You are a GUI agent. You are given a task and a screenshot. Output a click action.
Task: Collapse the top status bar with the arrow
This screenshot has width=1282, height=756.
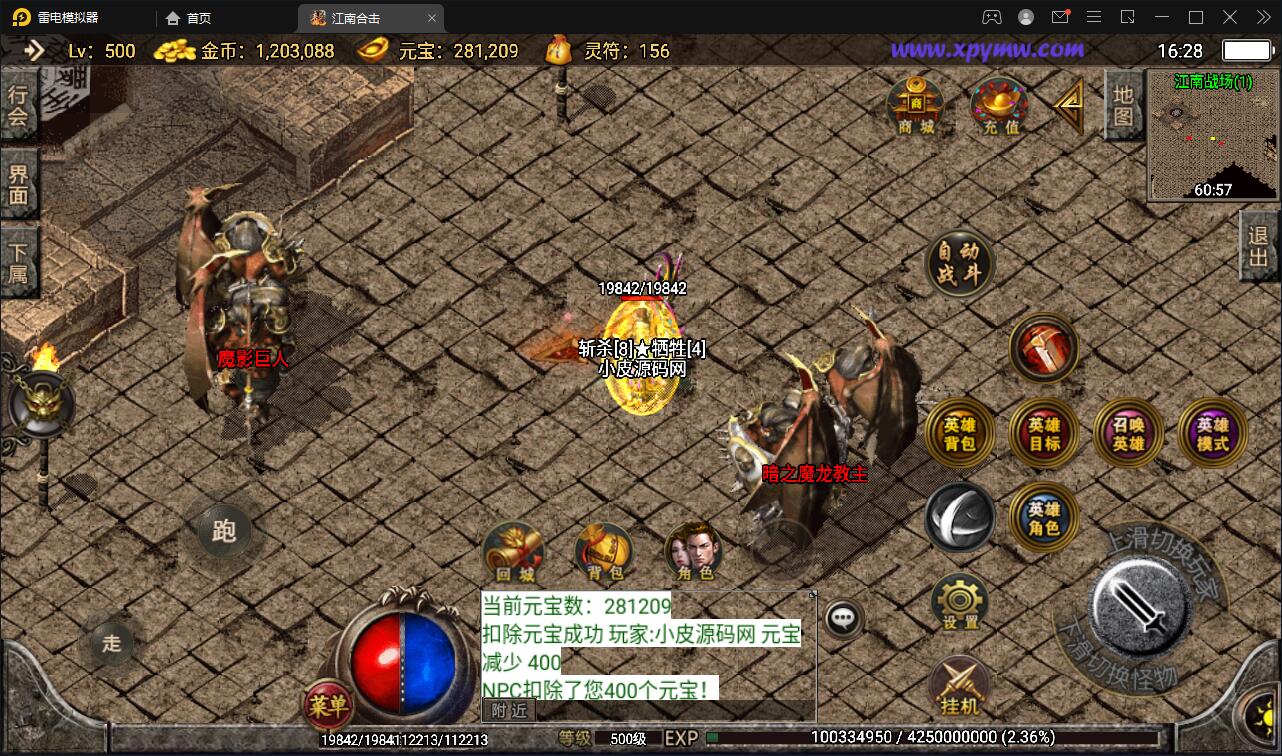click(x=35, y=49)
